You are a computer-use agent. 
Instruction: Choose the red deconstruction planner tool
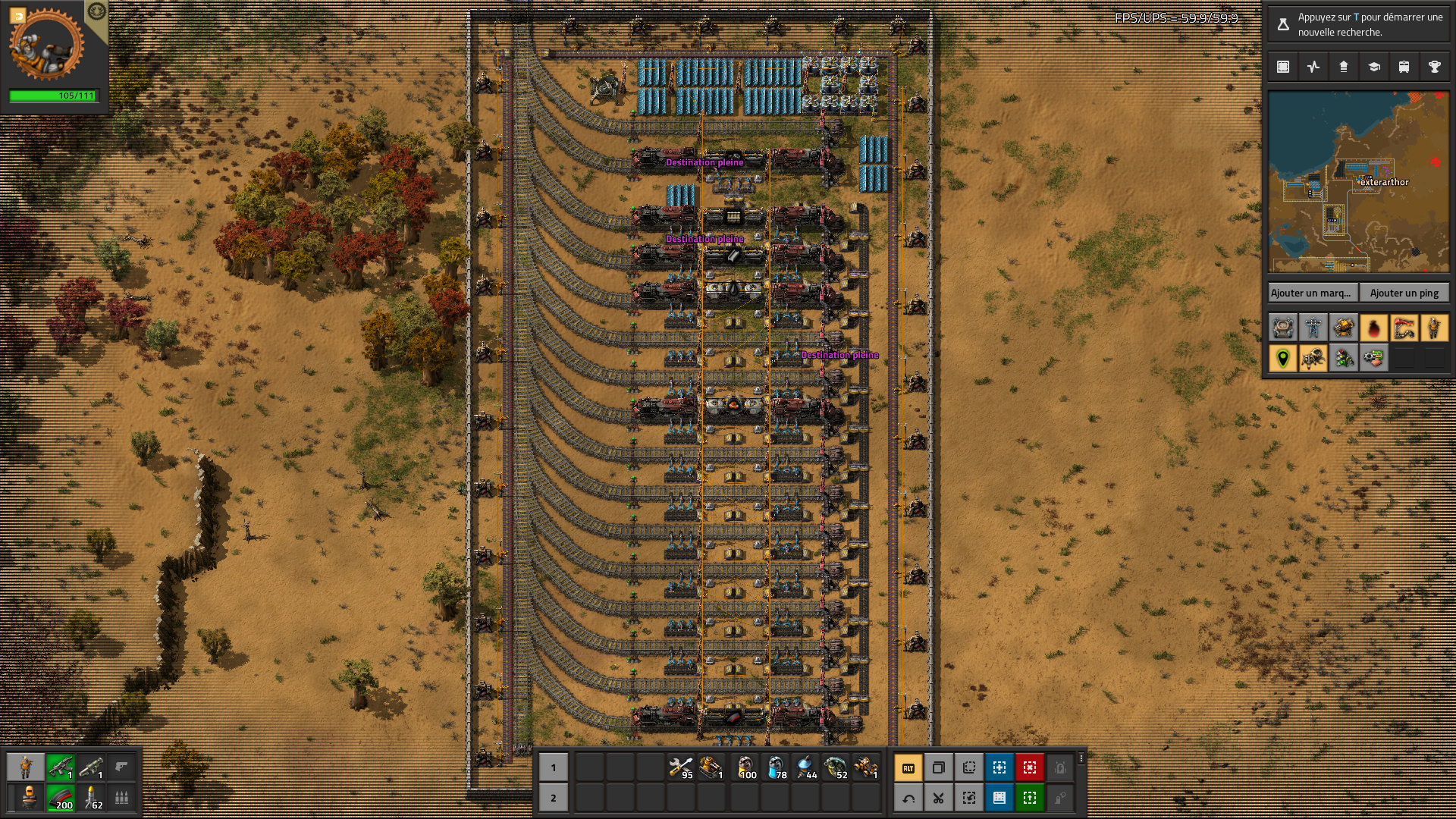[x=1030, y=767]
